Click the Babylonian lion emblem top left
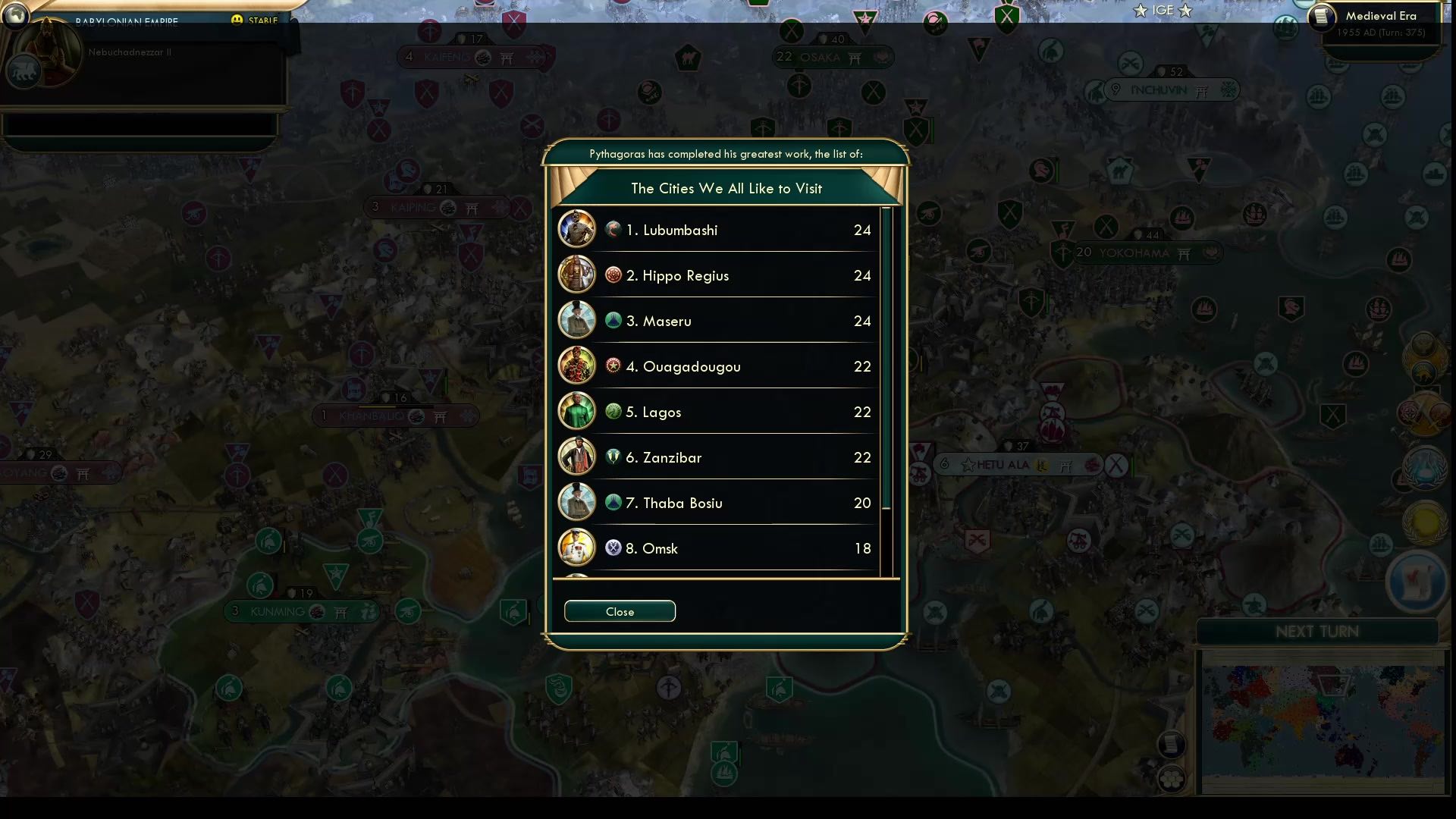Image resolution: width=1456 pixels, height=819 pixels. [x=25, y=71]
